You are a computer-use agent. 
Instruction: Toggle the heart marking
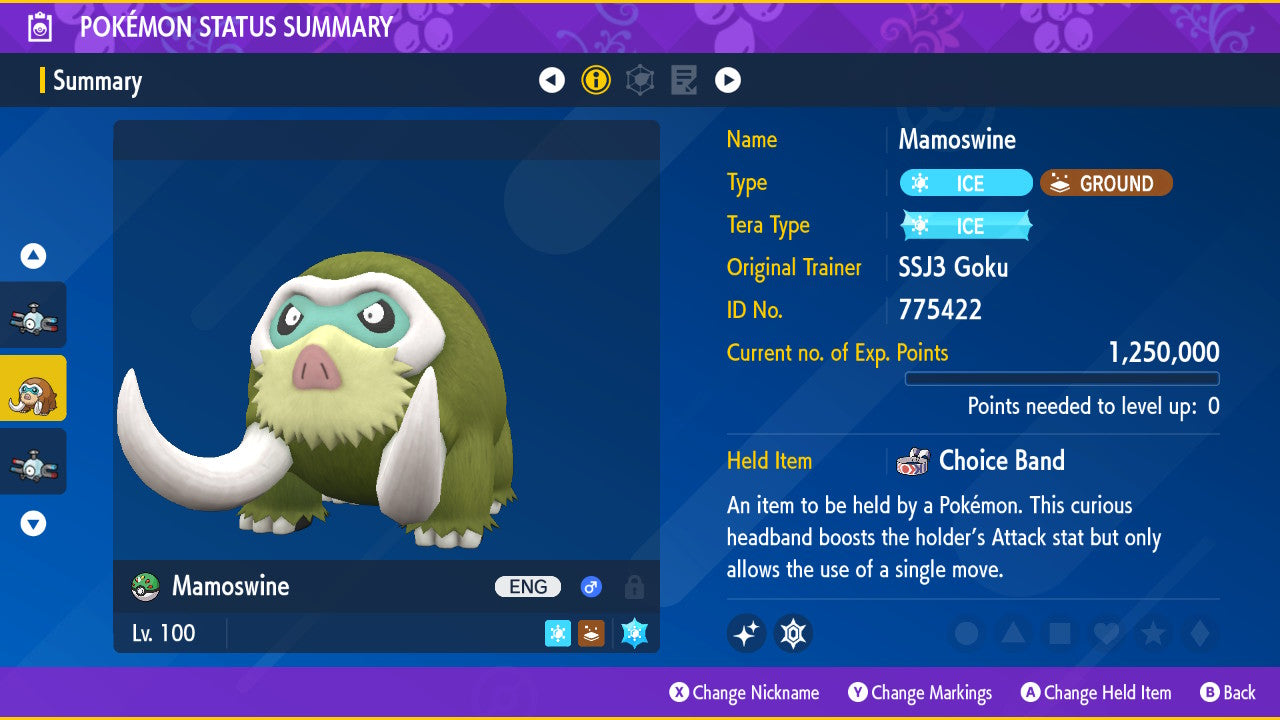click(1106, 633)
